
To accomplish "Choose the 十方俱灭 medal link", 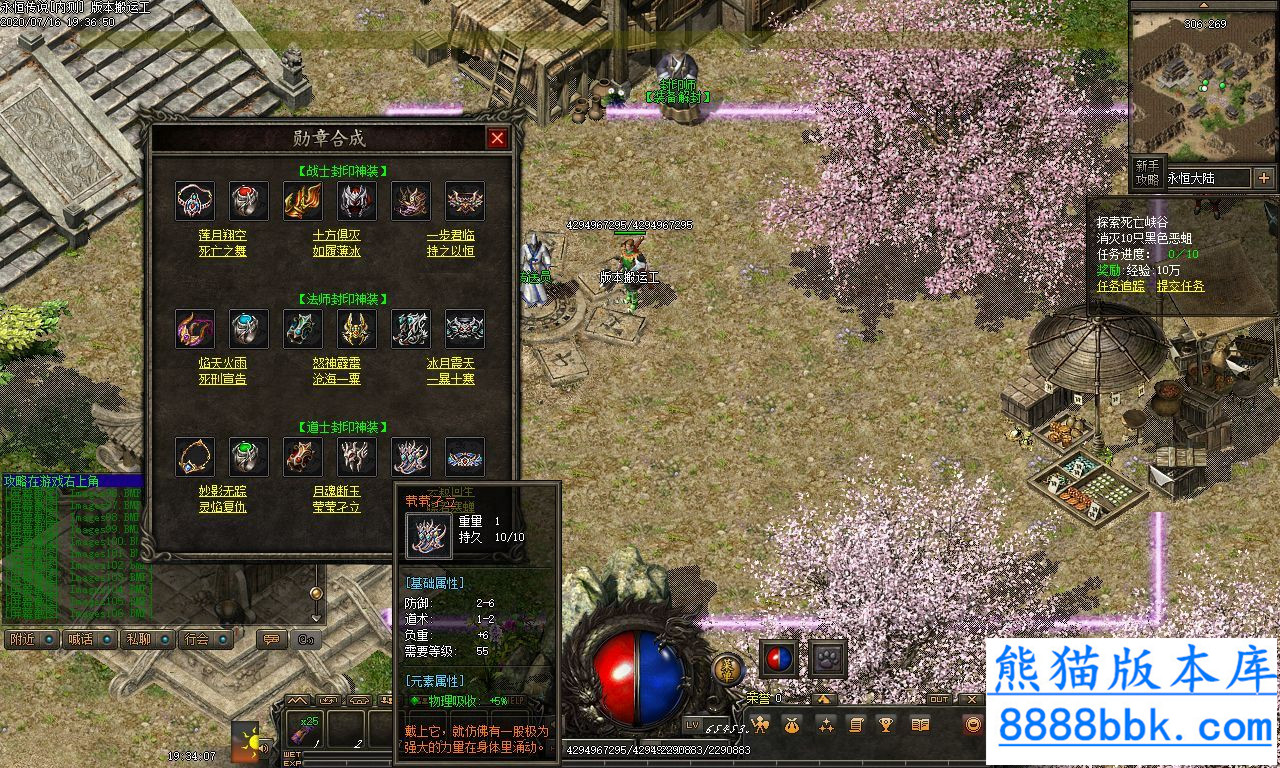I will (336, 235).
